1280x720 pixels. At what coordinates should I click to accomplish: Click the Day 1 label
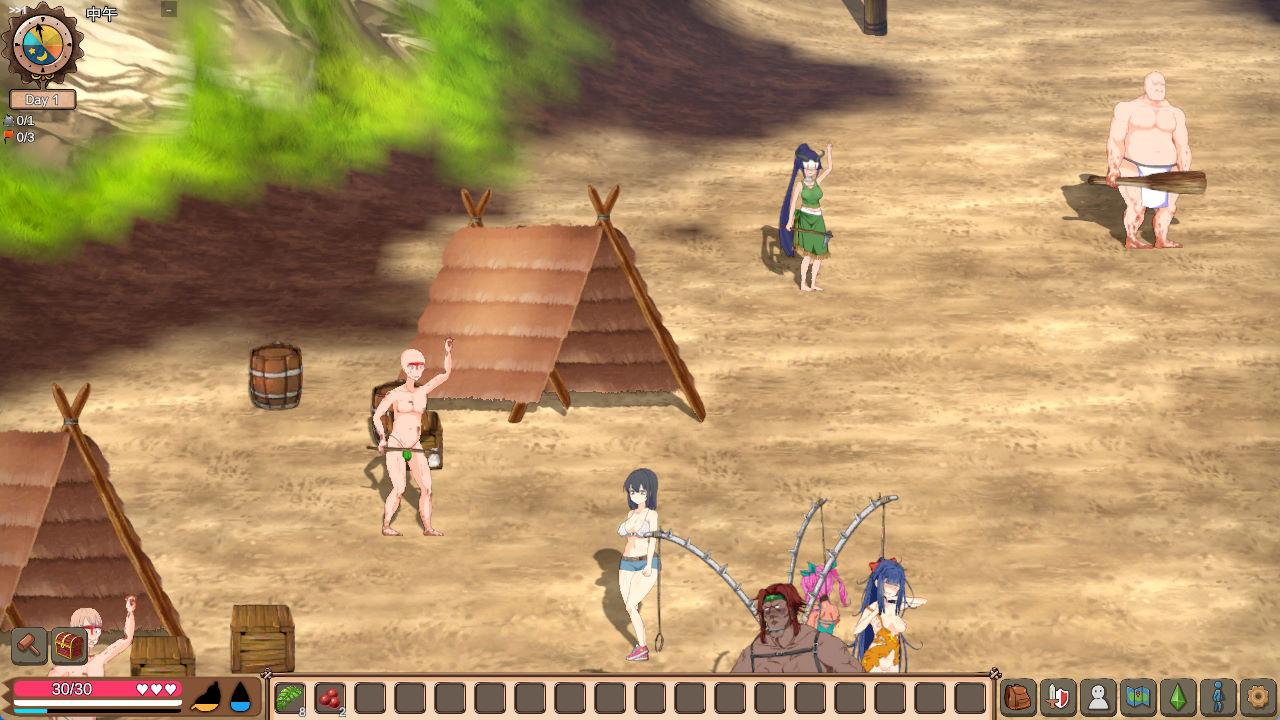(42, 100)
